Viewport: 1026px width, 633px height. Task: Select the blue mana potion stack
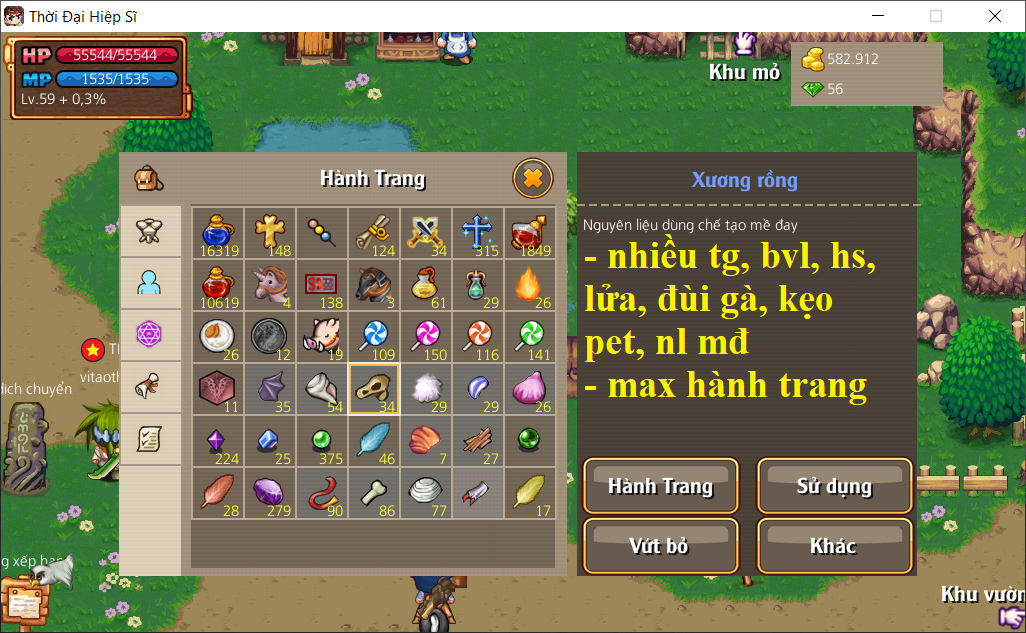point(217,233)
